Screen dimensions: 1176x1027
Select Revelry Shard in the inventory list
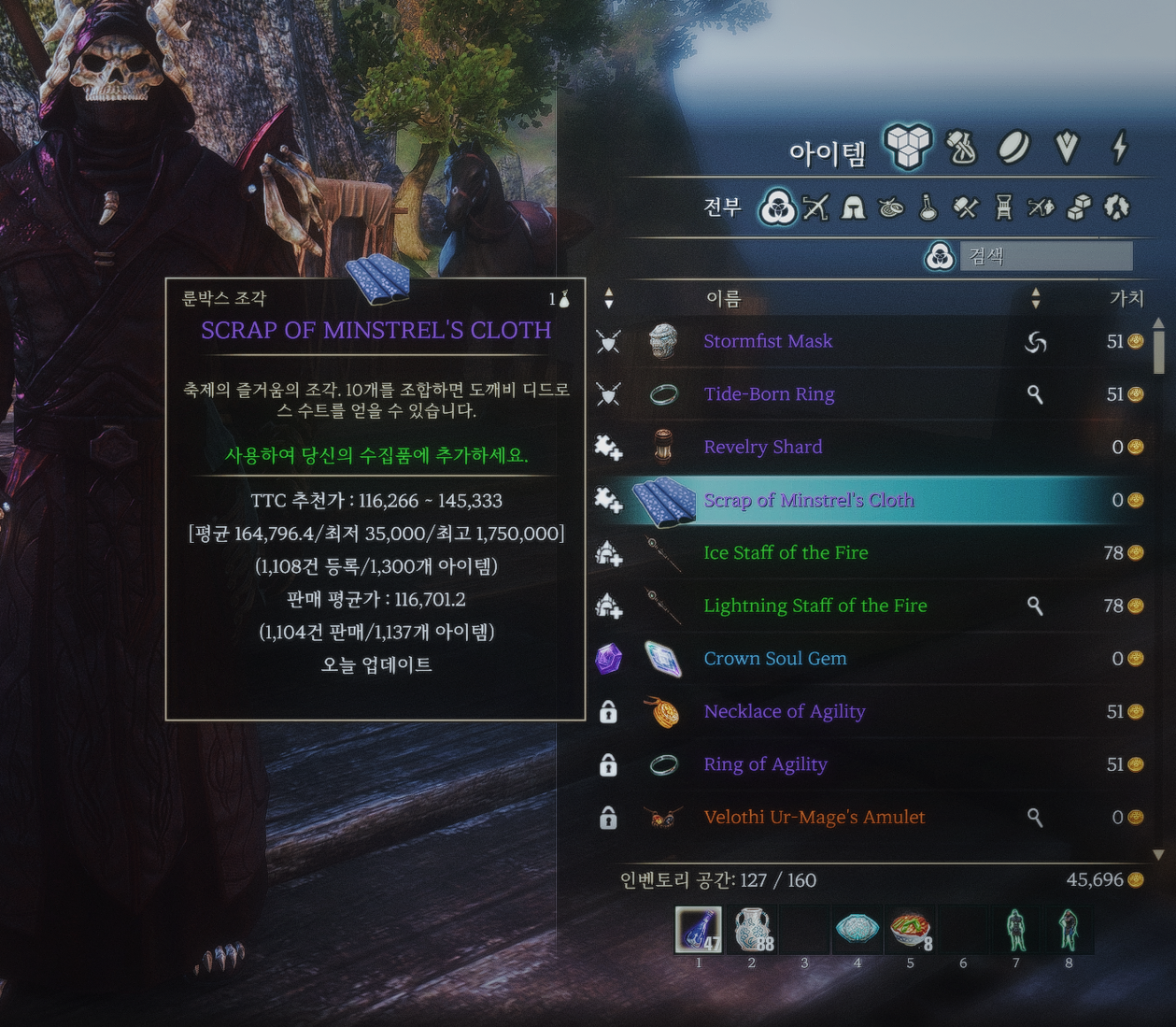(x=762, y=448)
